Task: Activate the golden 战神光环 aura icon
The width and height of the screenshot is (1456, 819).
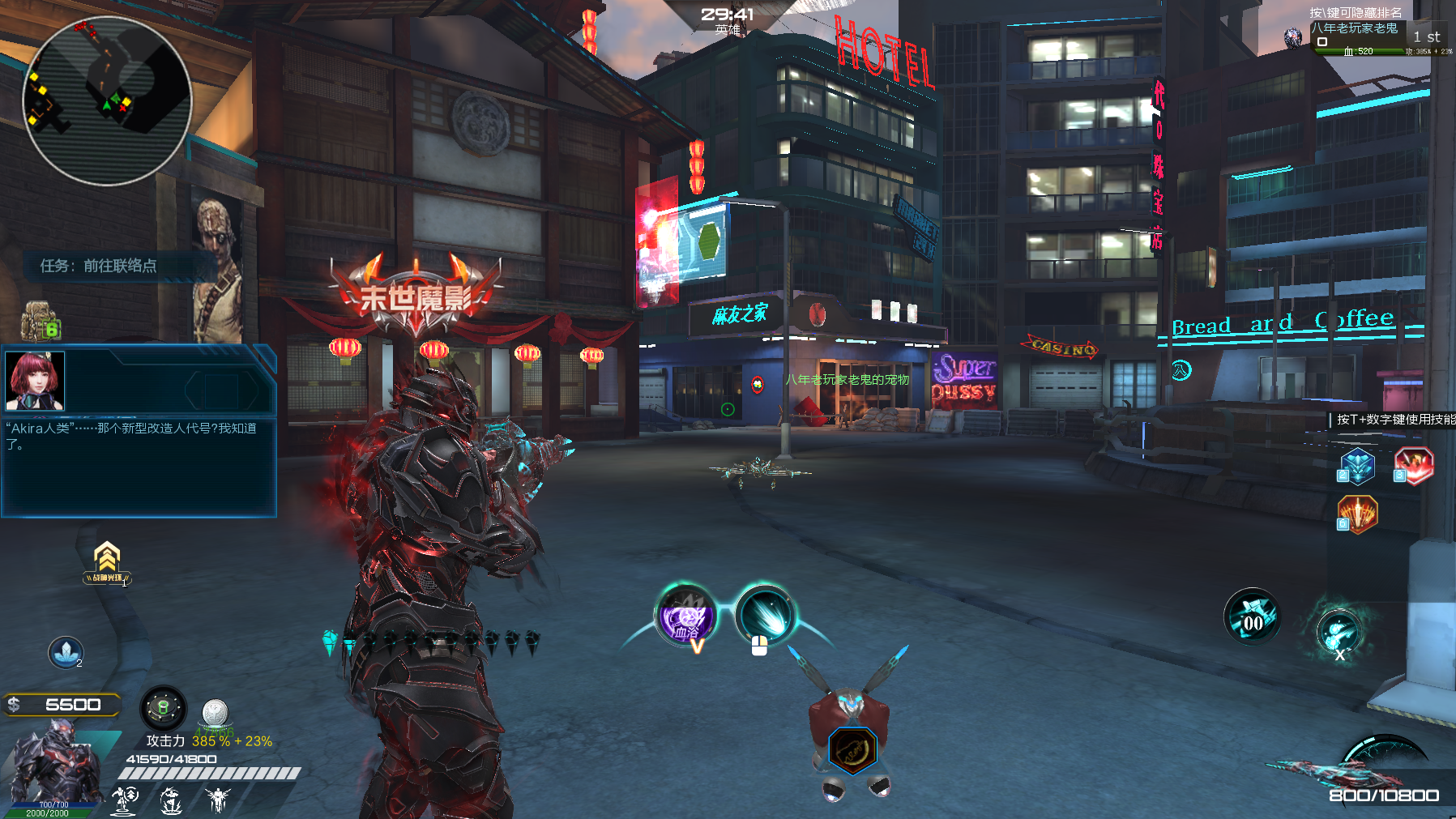Action: 107,562
